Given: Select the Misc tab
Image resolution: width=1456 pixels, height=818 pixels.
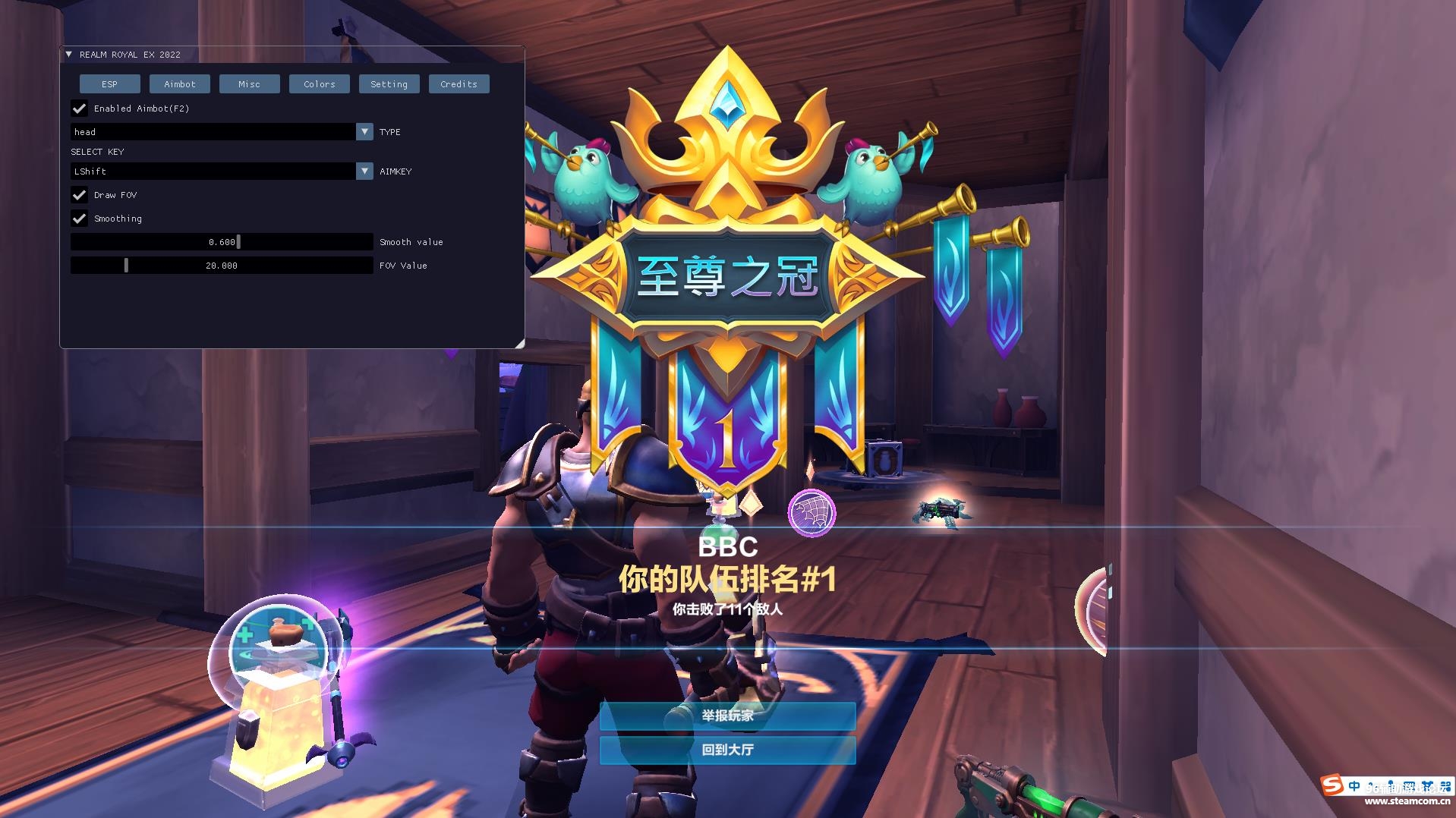Looking at the screenshot, I should pyautogui.click(x=249, y=84).
